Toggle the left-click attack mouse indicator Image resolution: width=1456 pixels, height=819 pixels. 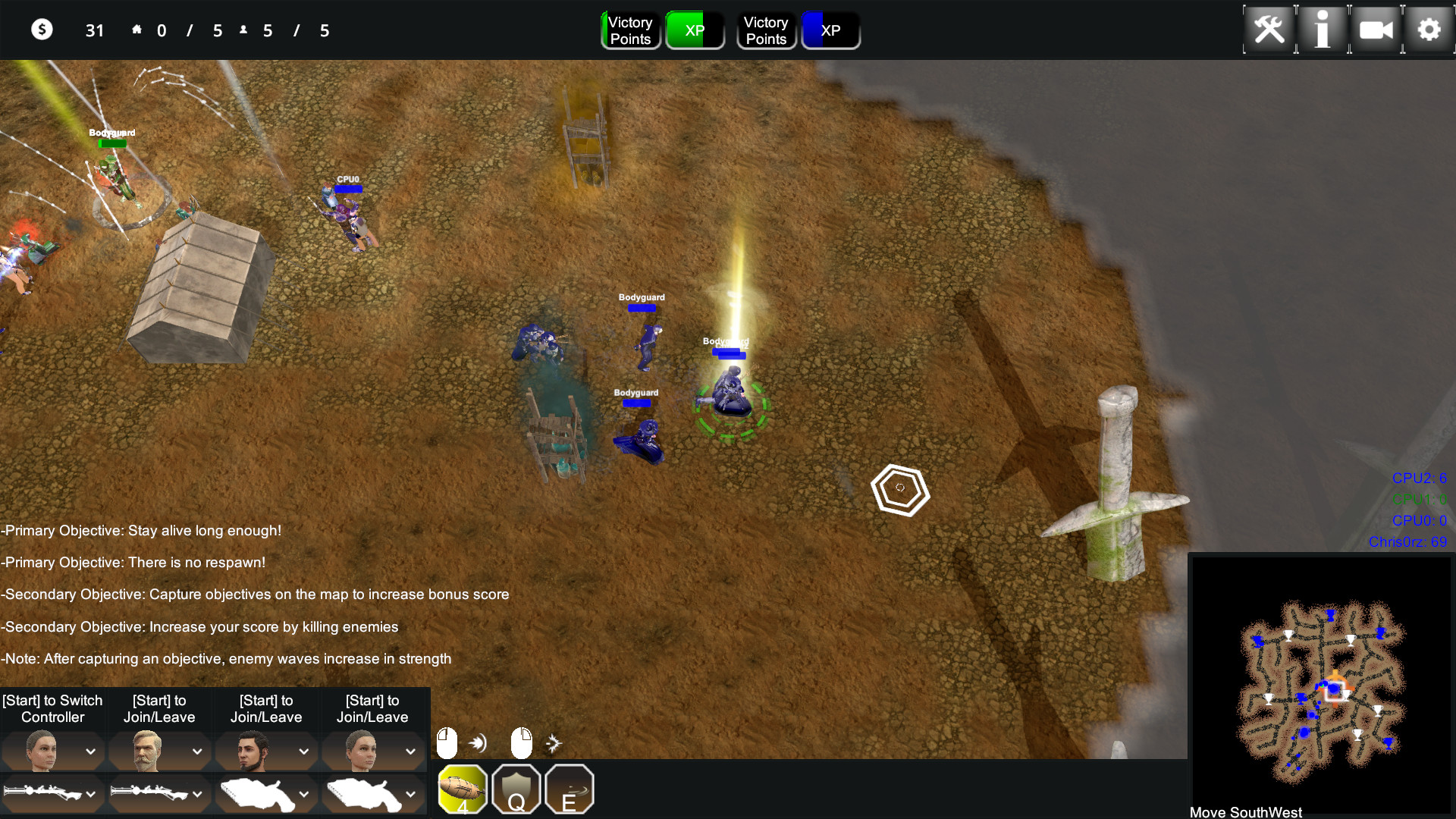(447, 743)
